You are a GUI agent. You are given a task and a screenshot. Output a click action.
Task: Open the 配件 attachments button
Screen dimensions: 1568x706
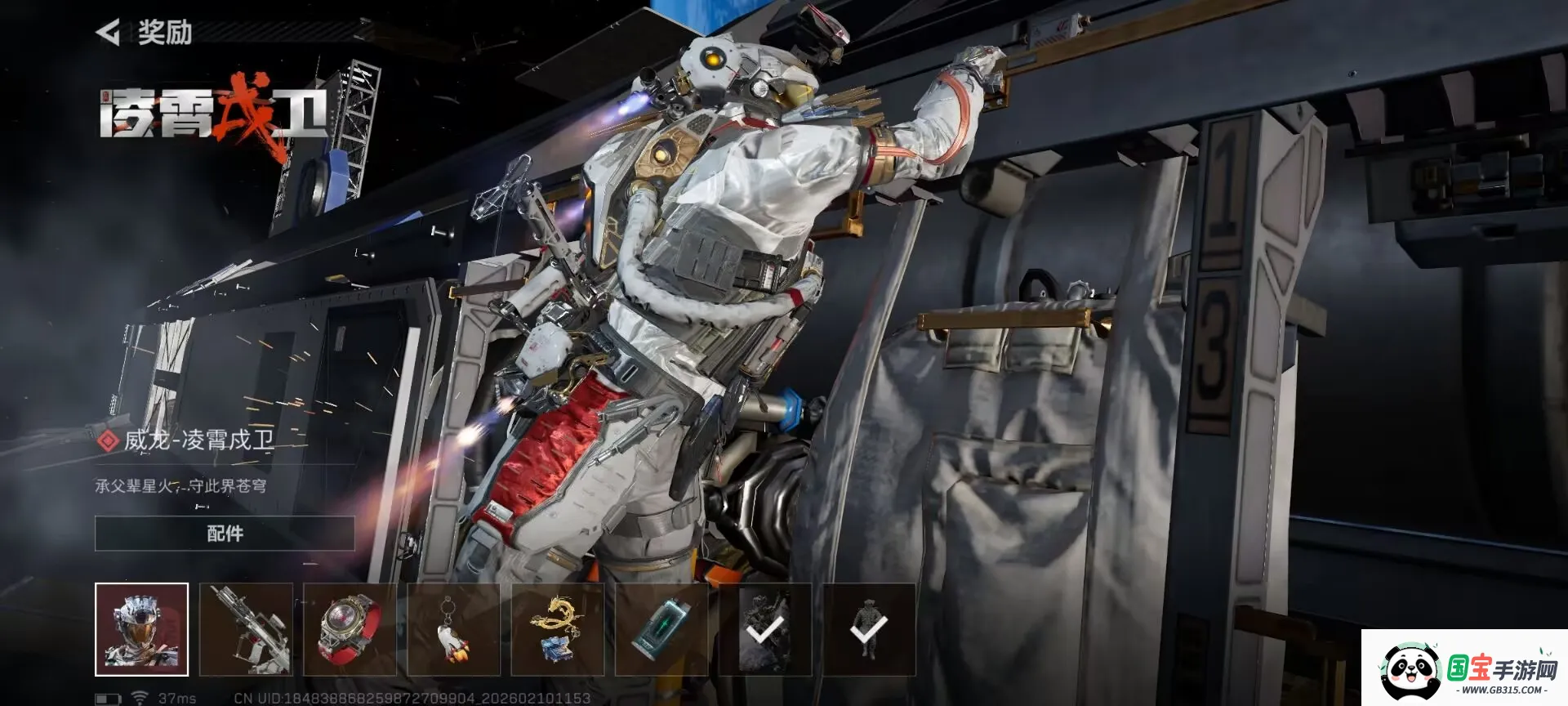pos(225,534)
